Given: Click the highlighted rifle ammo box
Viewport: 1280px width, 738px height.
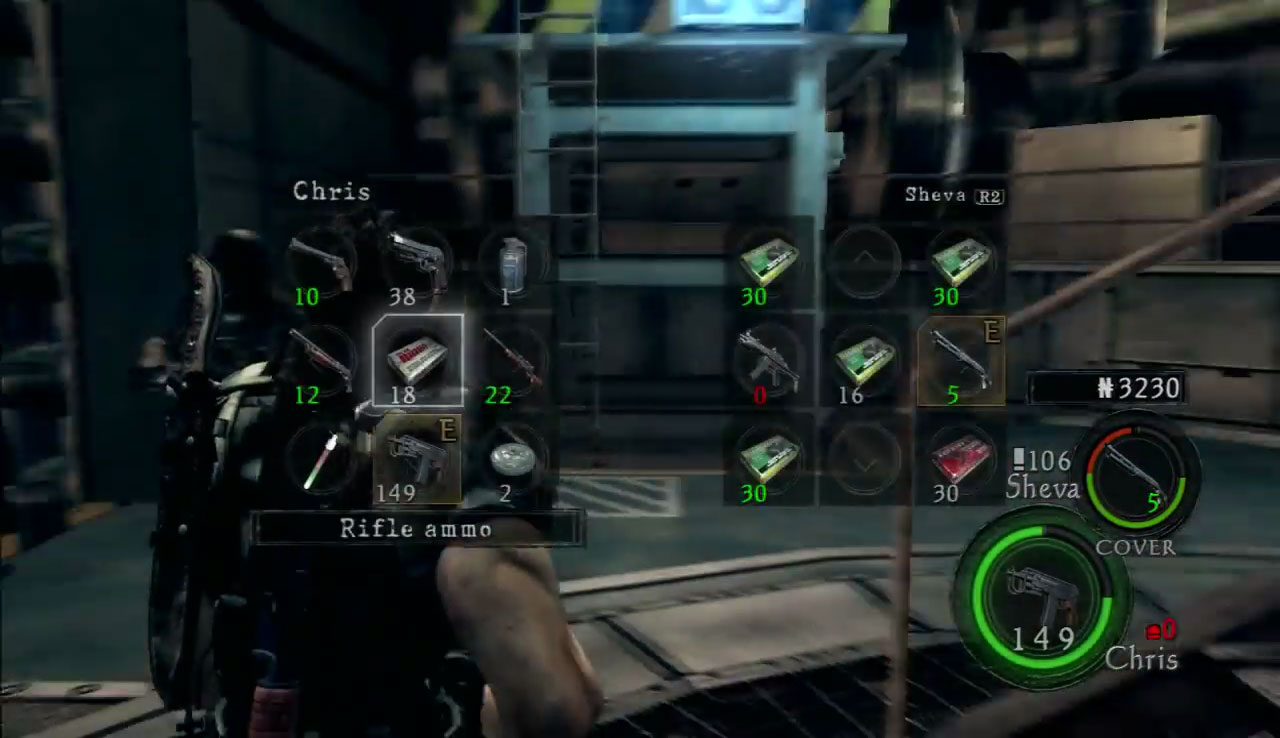Looking at the screenshot, I should pos(416,361).
